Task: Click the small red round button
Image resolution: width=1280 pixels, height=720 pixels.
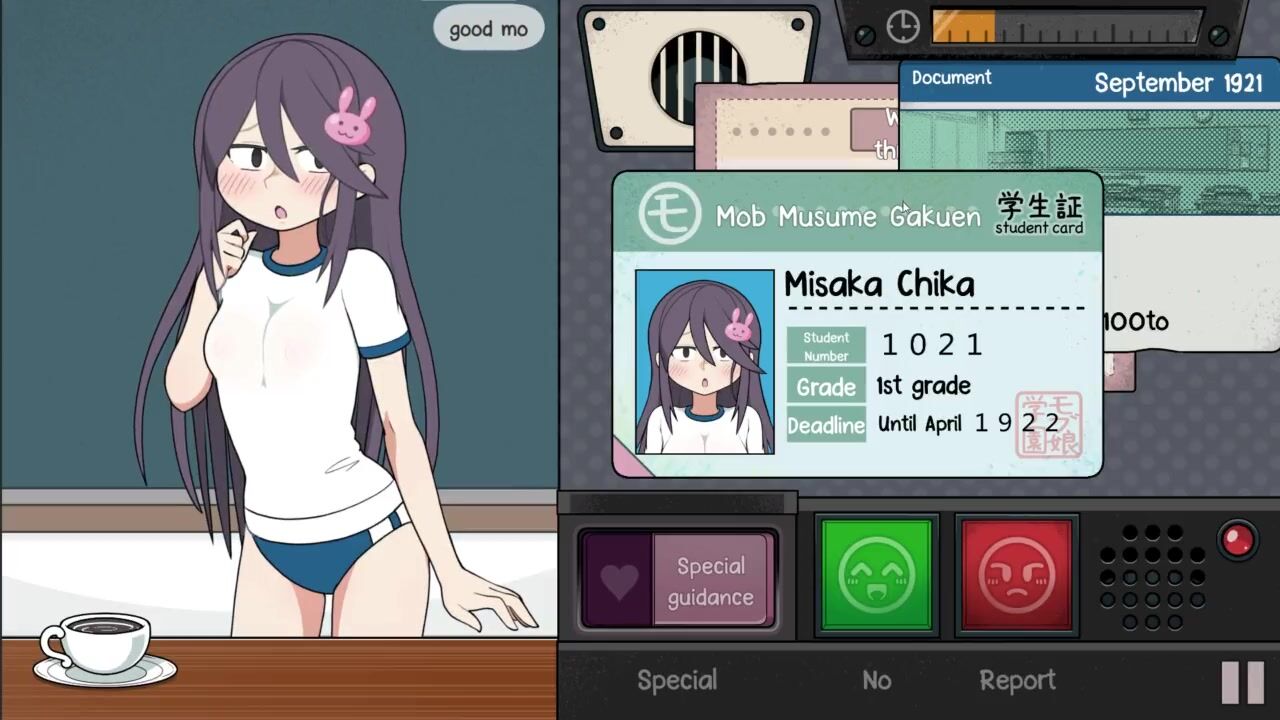Action: (1238, 540)
